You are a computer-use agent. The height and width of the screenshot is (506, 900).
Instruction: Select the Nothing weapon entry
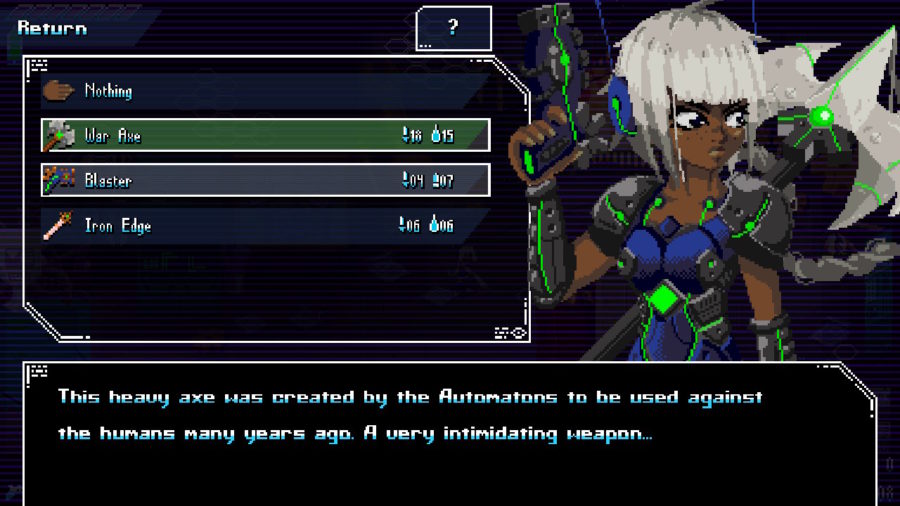265,91
